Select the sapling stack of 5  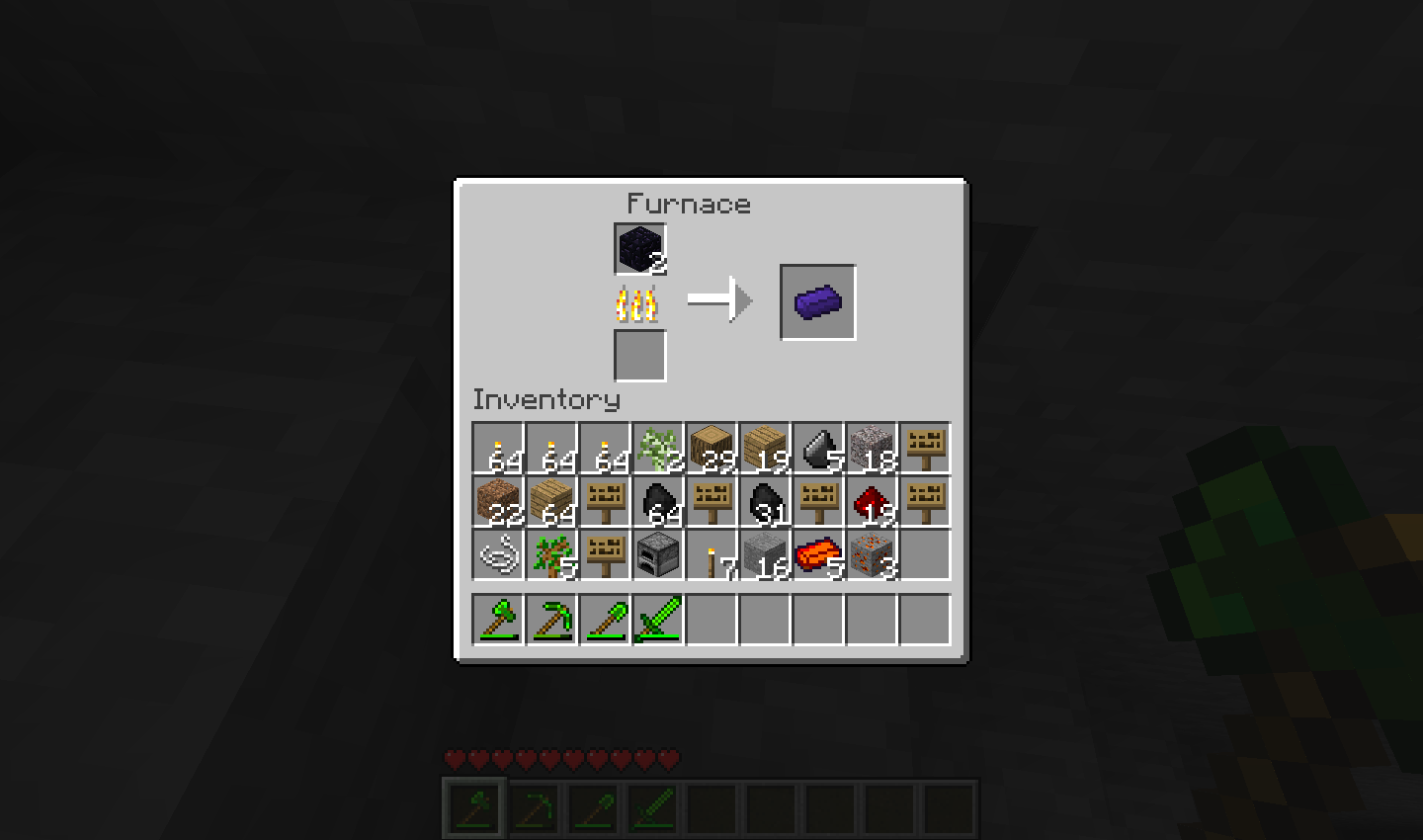pyautogui.click(x=550, y=555)
